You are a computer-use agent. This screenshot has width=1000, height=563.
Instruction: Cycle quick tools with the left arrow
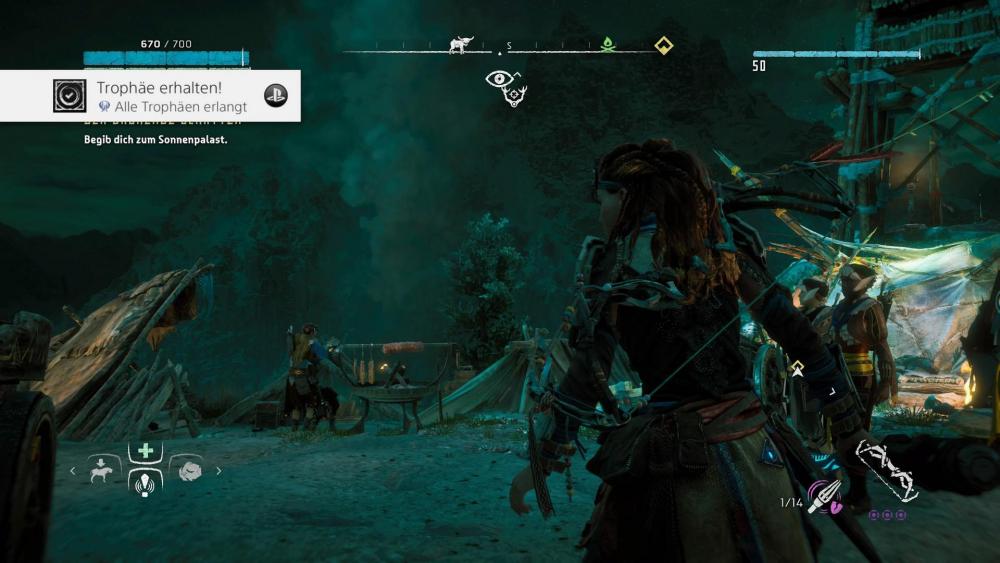(x=72, y=470)
